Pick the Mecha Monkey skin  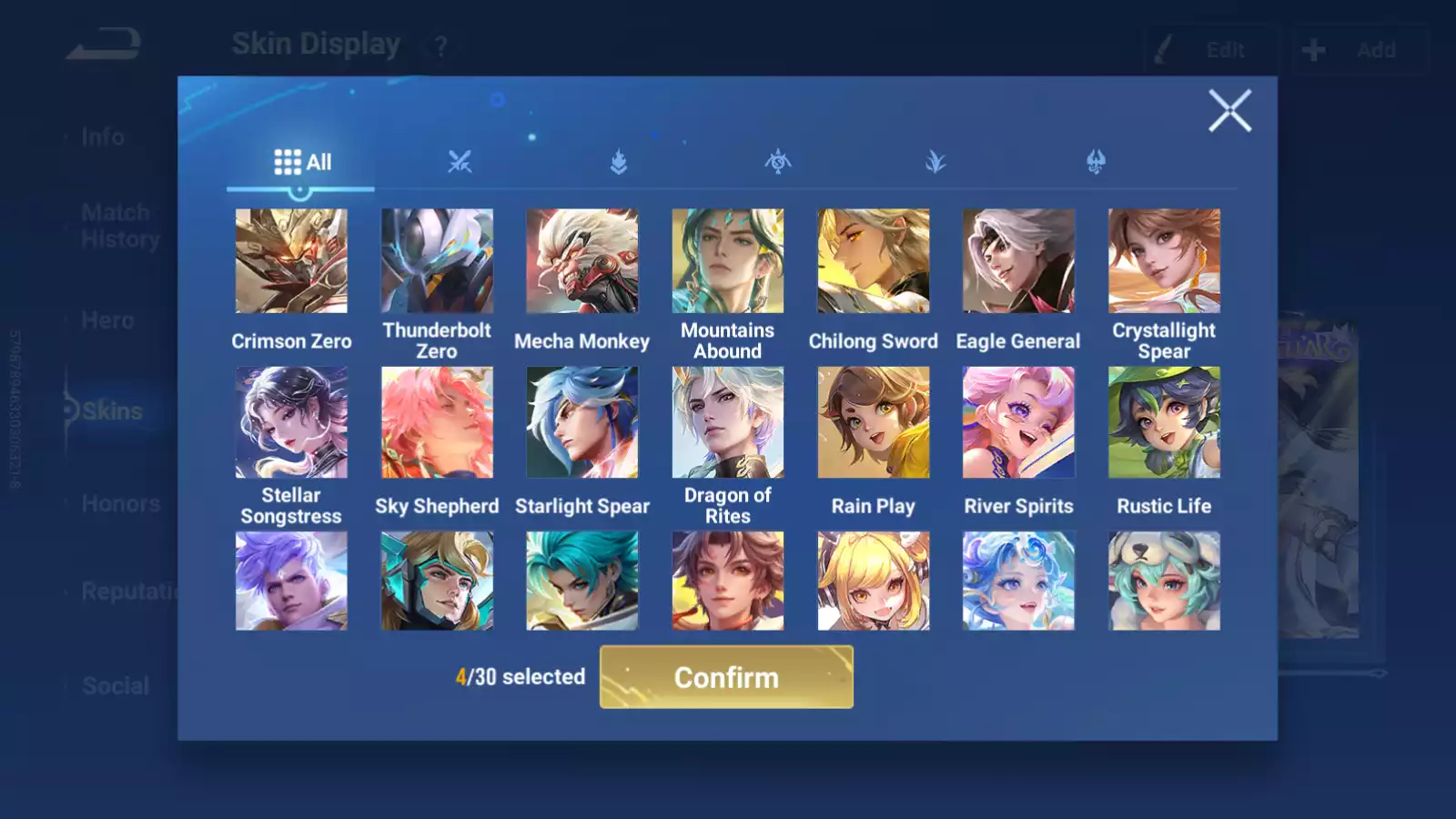pyautogui.click(x=582, y=261)
